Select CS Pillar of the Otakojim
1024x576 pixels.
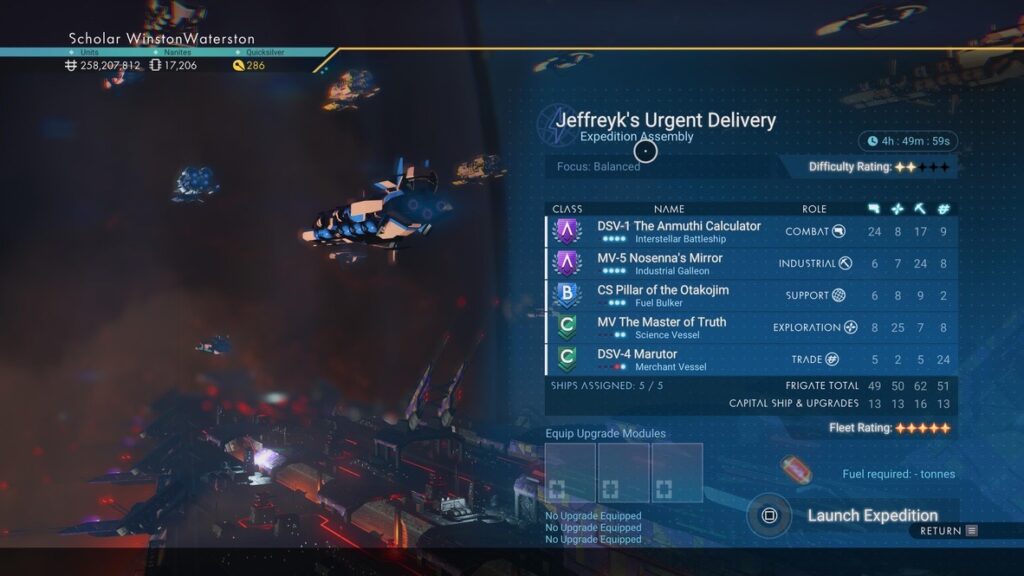(663, 296)
